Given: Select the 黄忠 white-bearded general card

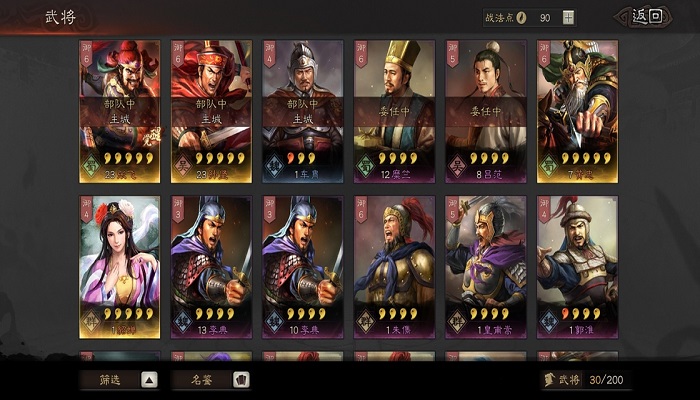Looking at the screenshot, I should point(577,110).
